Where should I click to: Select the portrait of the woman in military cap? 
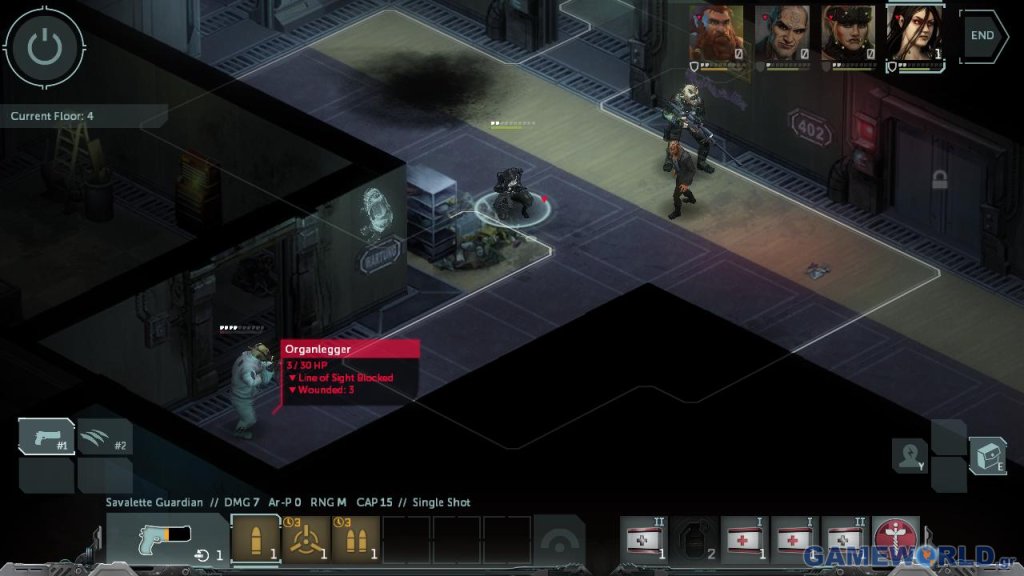click(x=849, y=34)
